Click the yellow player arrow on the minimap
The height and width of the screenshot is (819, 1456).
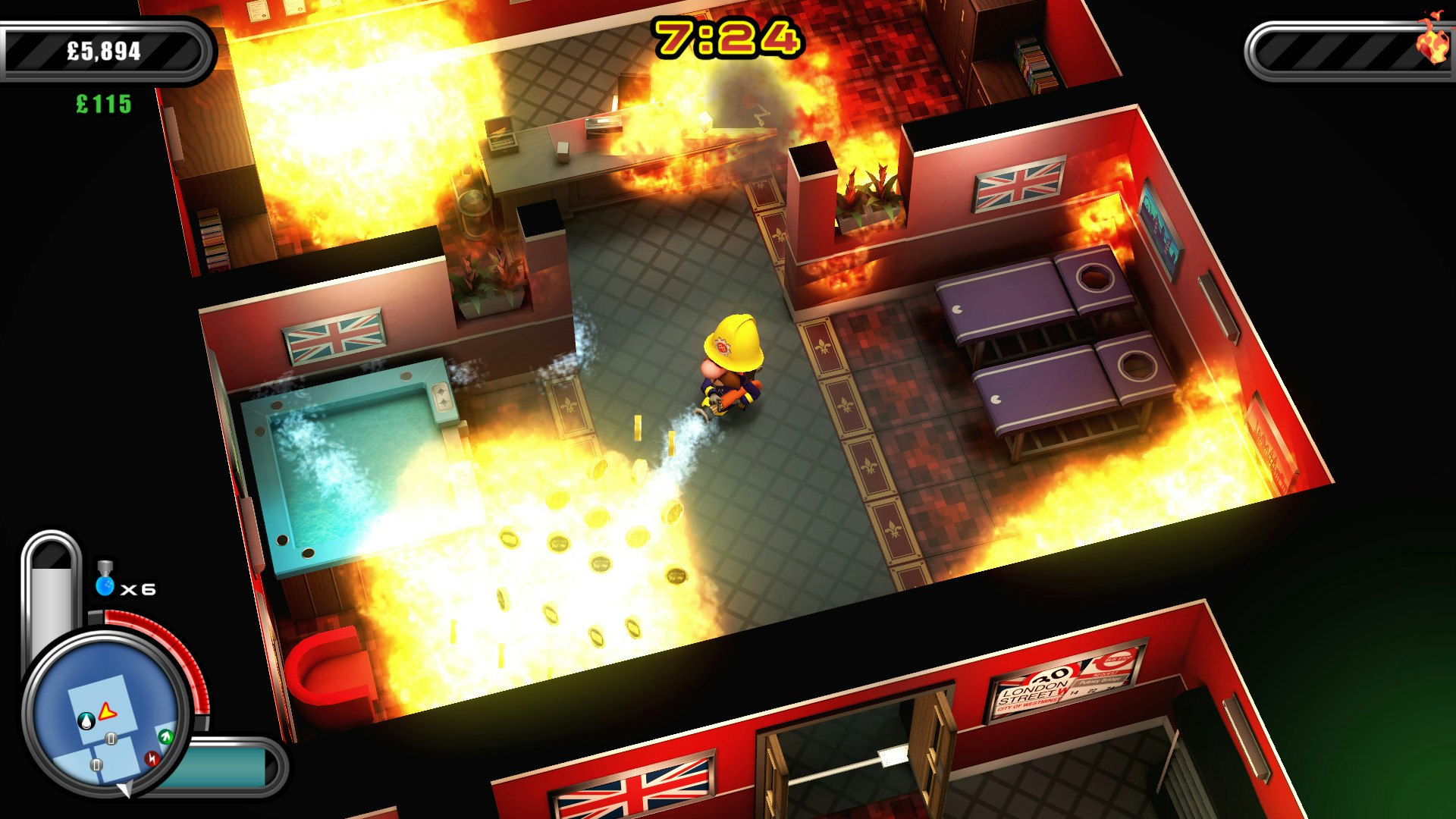(106, 711)
